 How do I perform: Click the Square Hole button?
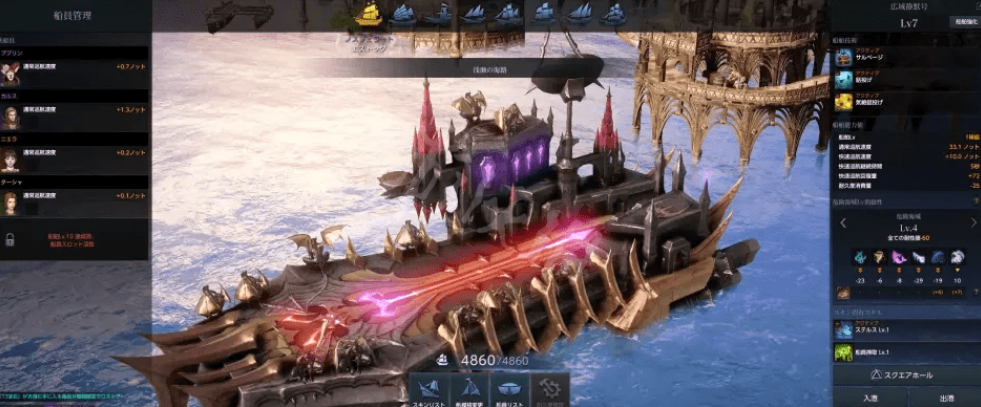905,376
